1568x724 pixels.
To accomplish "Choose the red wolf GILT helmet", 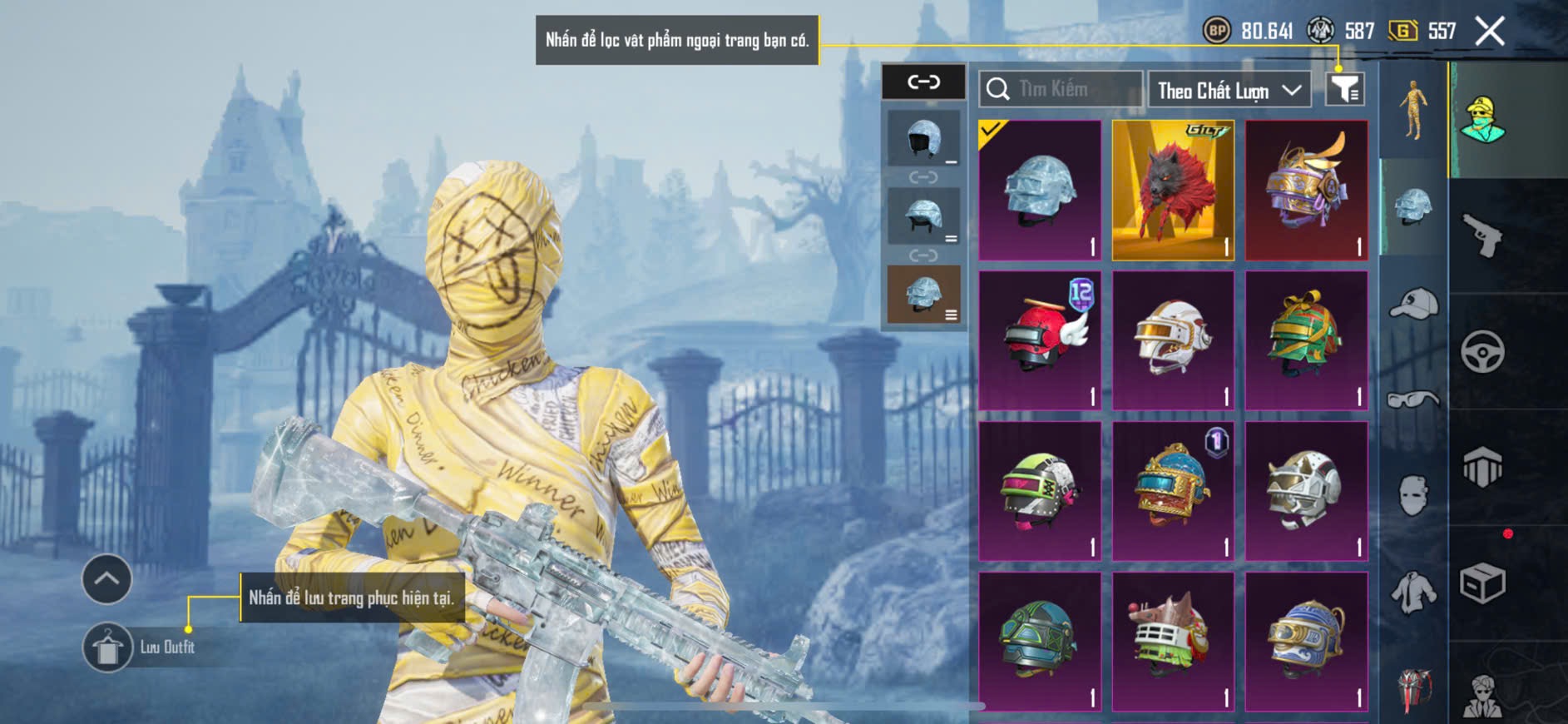I will [1173, 191].
